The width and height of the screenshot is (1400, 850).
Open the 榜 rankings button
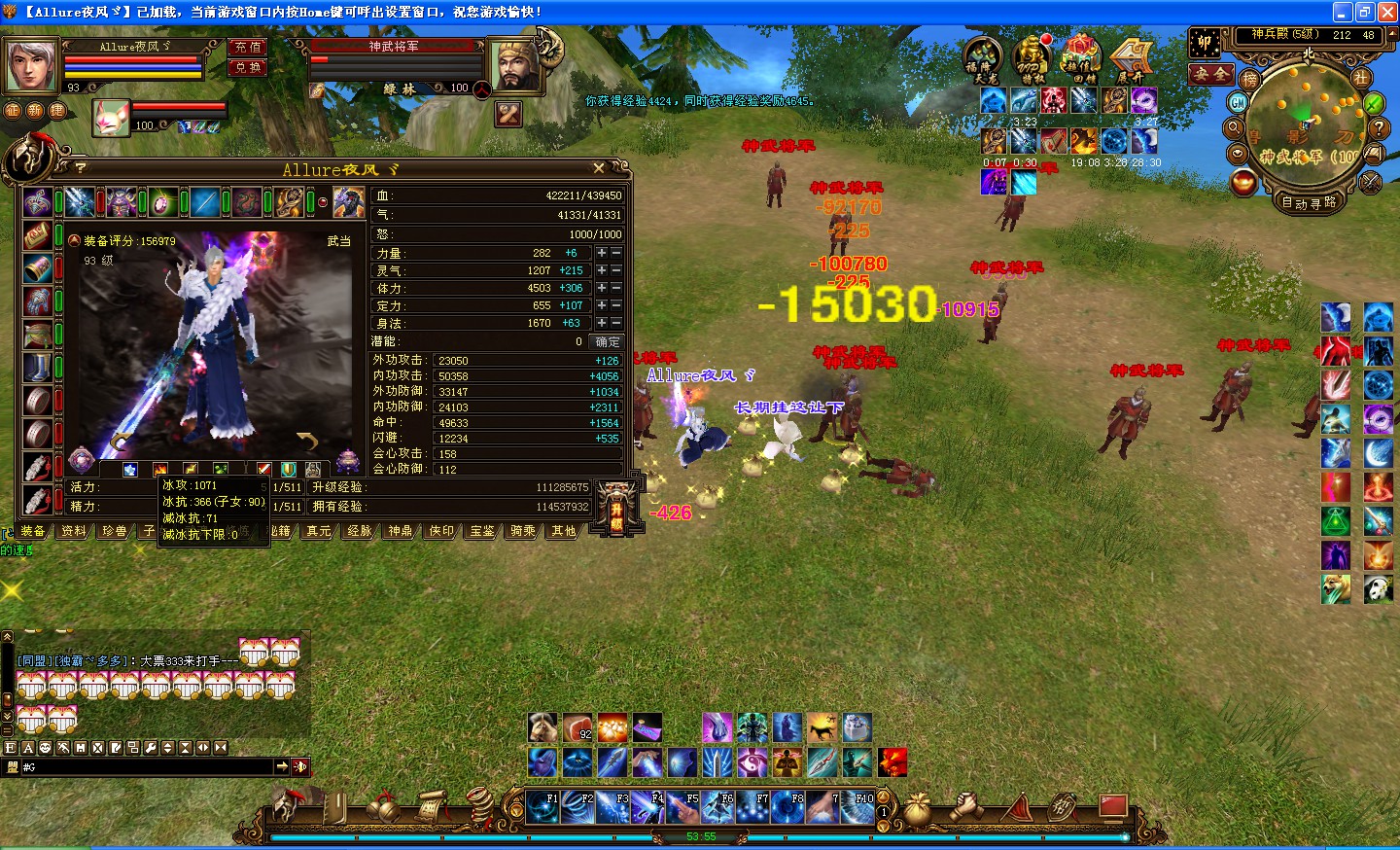pyautogui.click(x=1249, y=79)
